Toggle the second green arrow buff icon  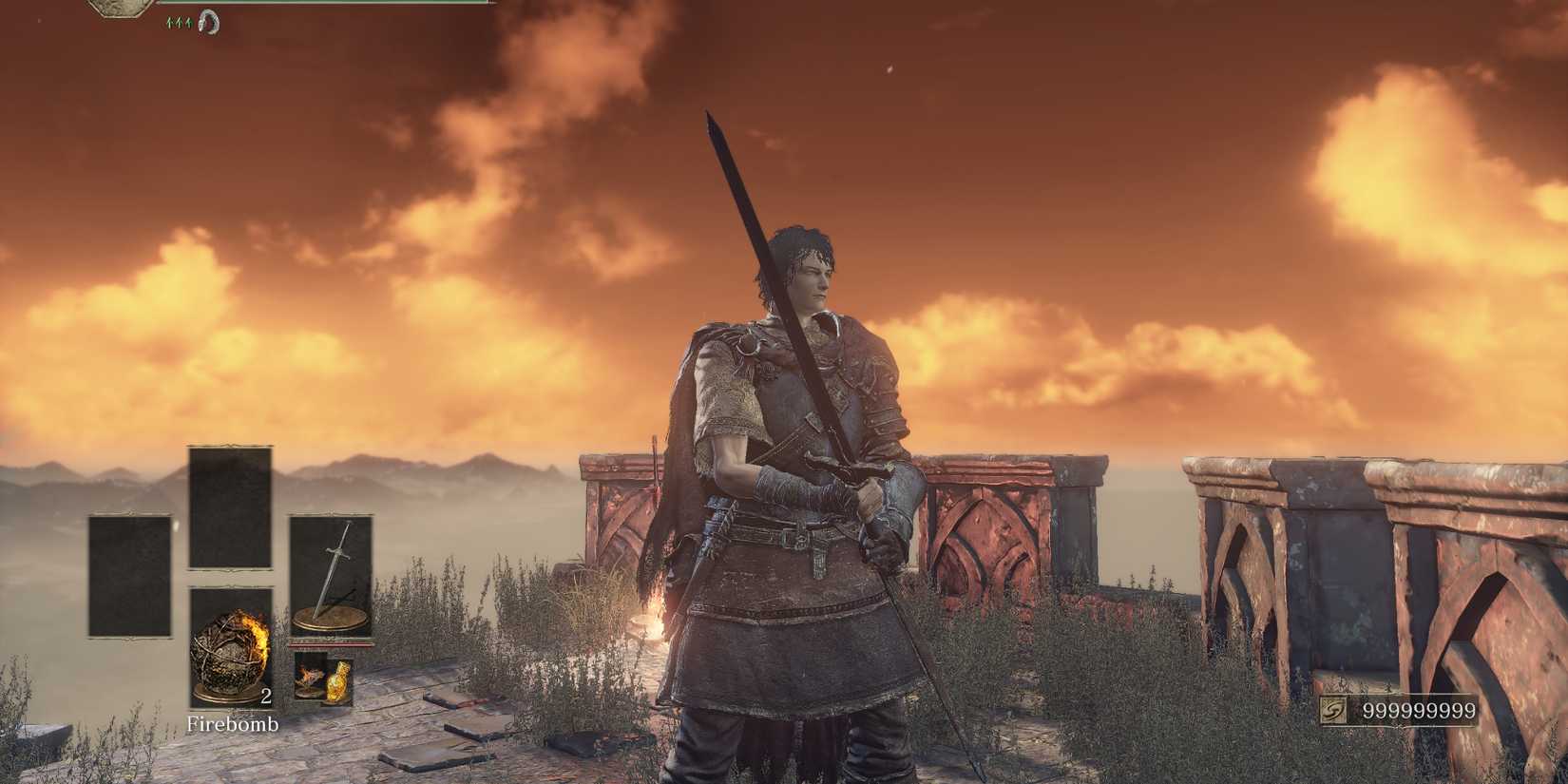pyautogui.click(x=179, y=21)
